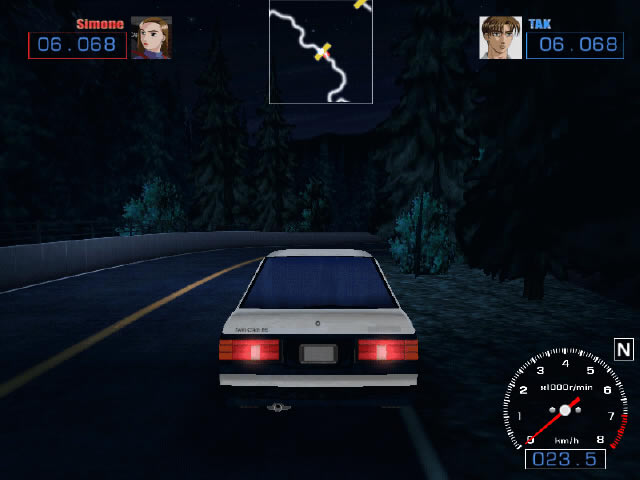Click the course minimap
The image size is (640, 480).
[320, 51]
